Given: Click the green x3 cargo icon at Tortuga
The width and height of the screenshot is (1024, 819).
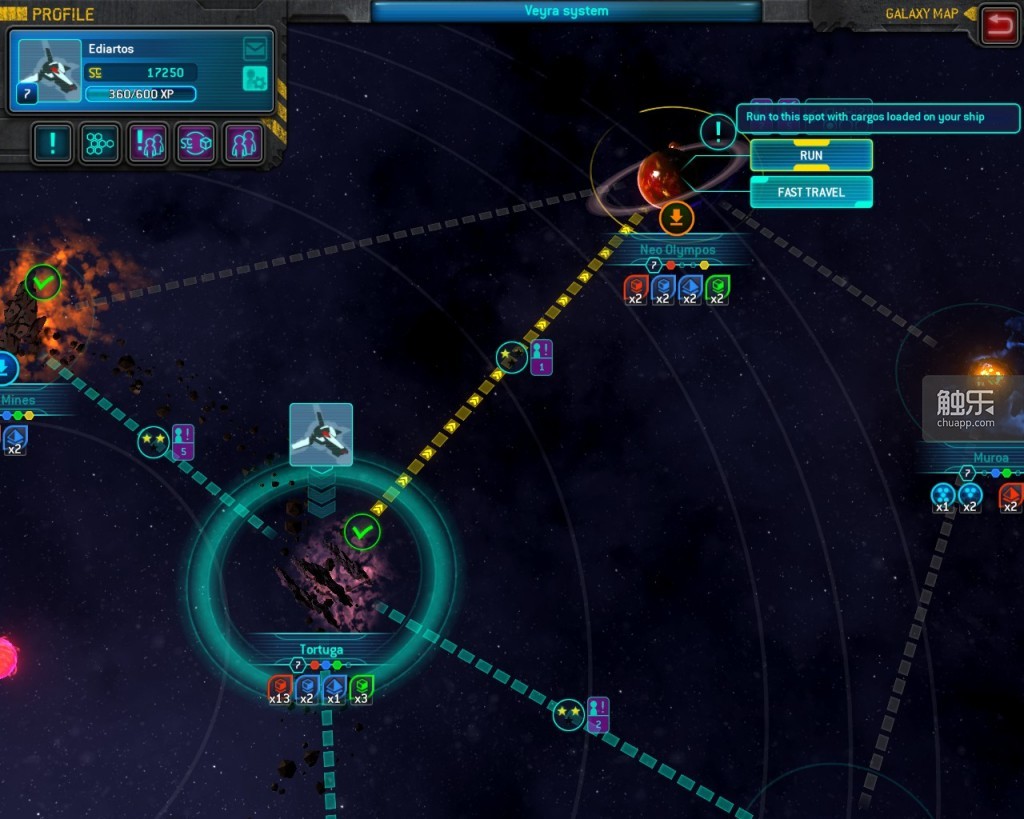Looking at the screenshot, I should (361, 688).
